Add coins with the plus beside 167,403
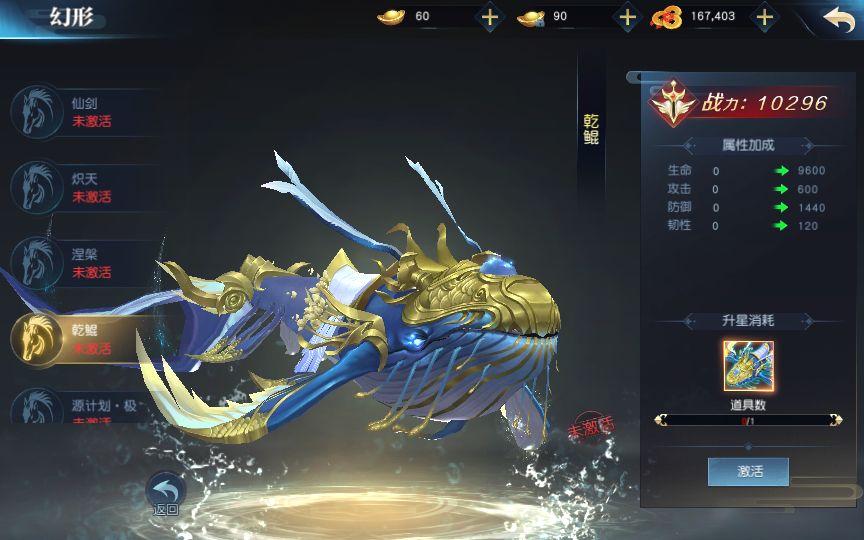The height and width of the screenshot is (540, 864). (764, 17)
